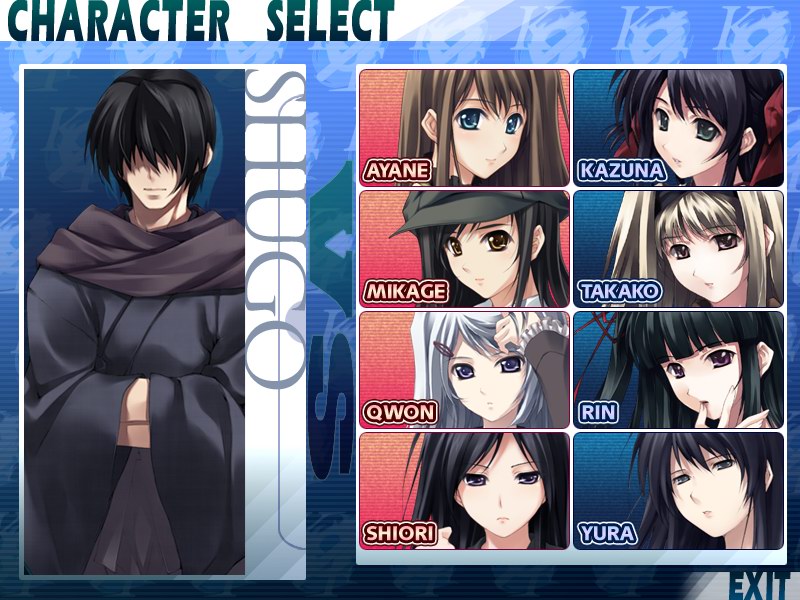Select Ayane's character portrait
The image size is (800, 600).
pyautogui.click(x=464, y=127)
